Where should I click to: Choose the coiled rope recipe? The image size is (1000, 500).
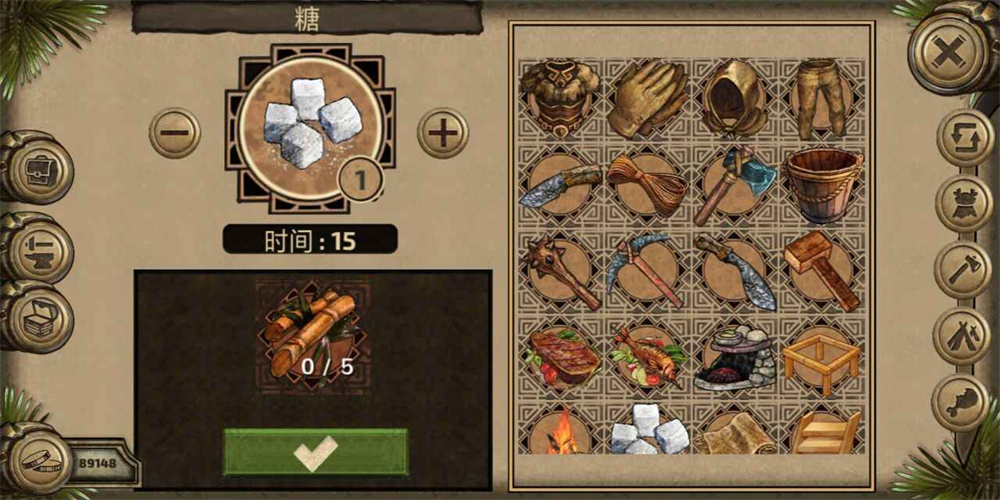point(647,186)
